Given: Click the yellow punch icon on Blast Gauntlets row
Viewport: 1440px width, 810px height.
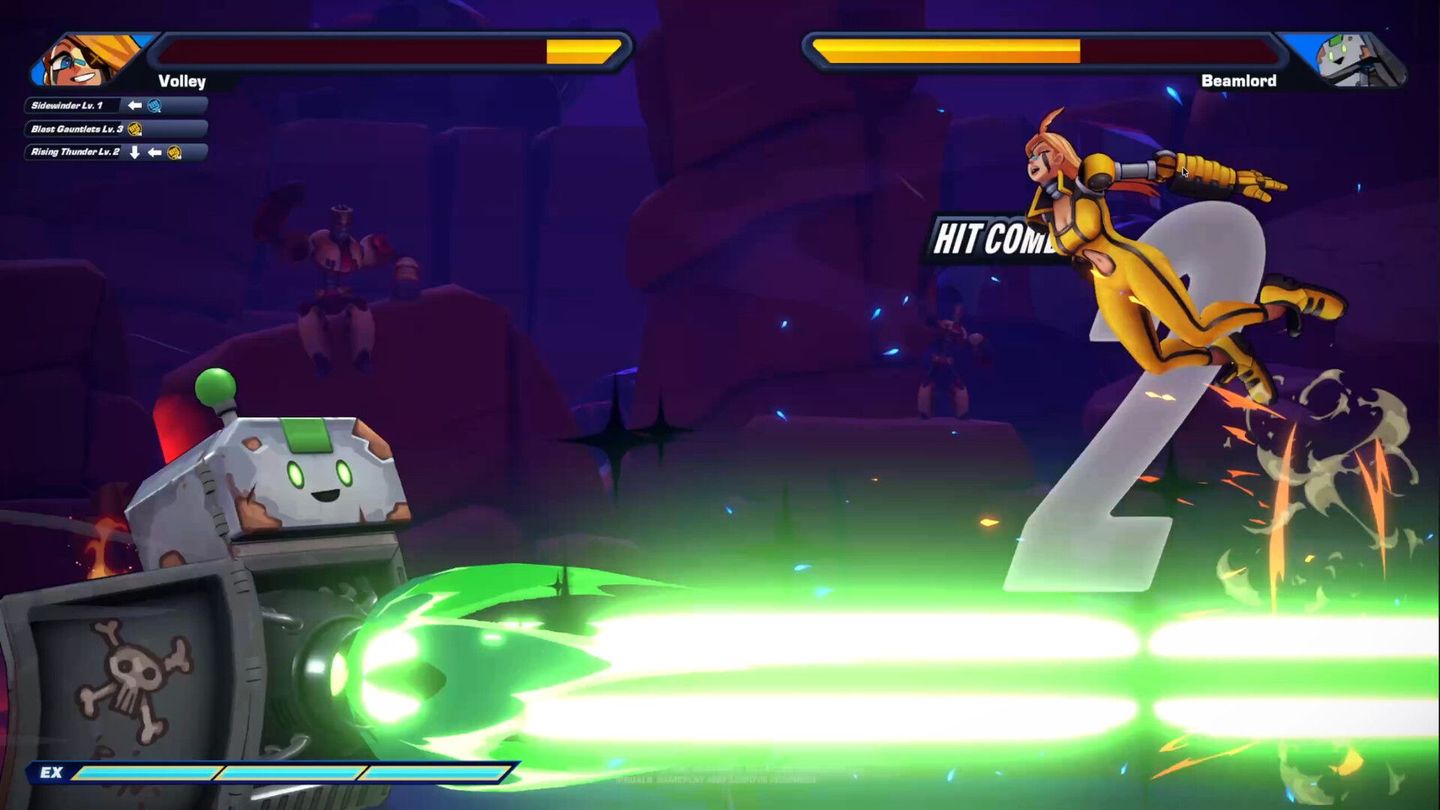Looking at the screenshot, I should (137, 128).
